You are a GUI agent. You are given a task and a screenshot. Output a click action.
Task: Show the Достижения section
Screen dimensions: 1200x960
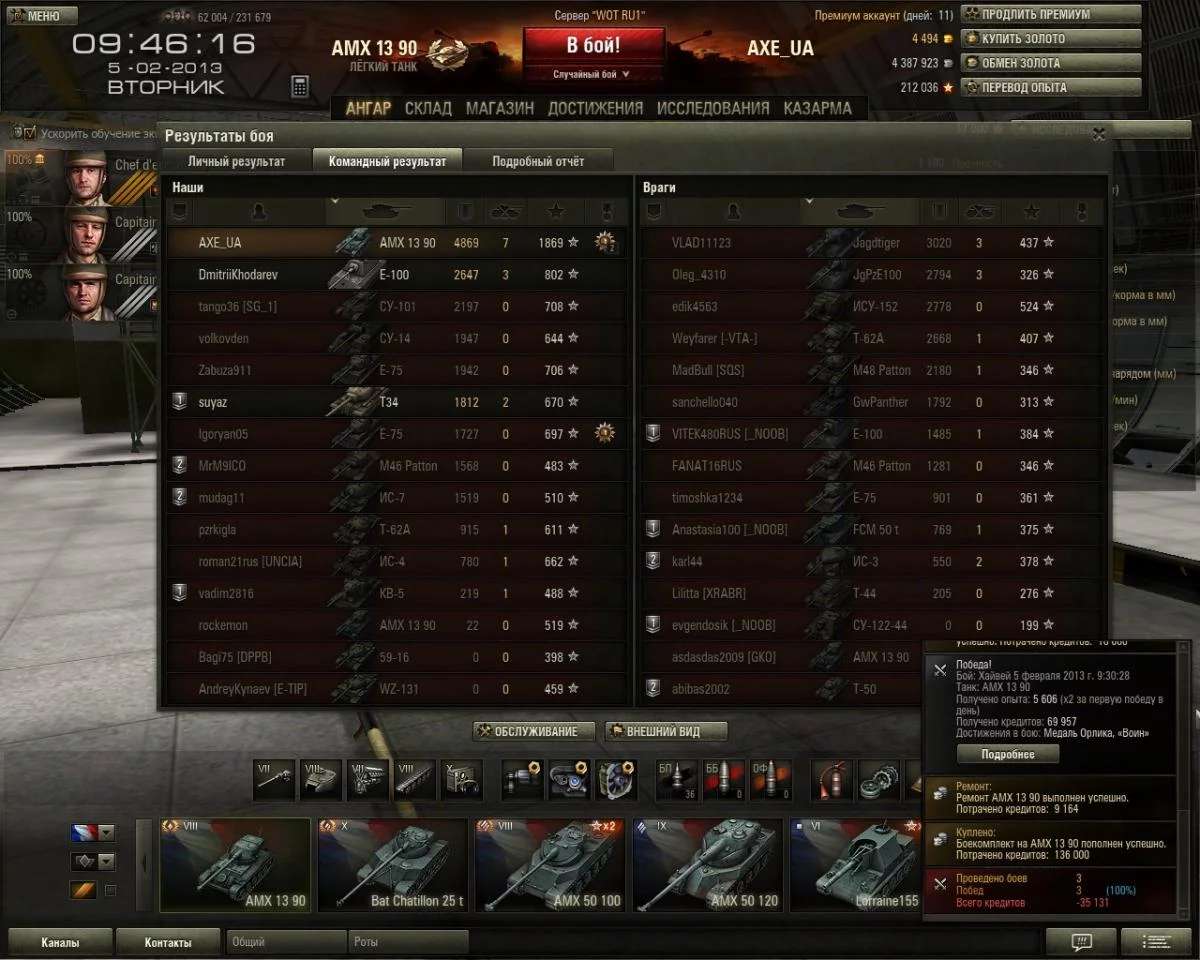coord(595,108)
